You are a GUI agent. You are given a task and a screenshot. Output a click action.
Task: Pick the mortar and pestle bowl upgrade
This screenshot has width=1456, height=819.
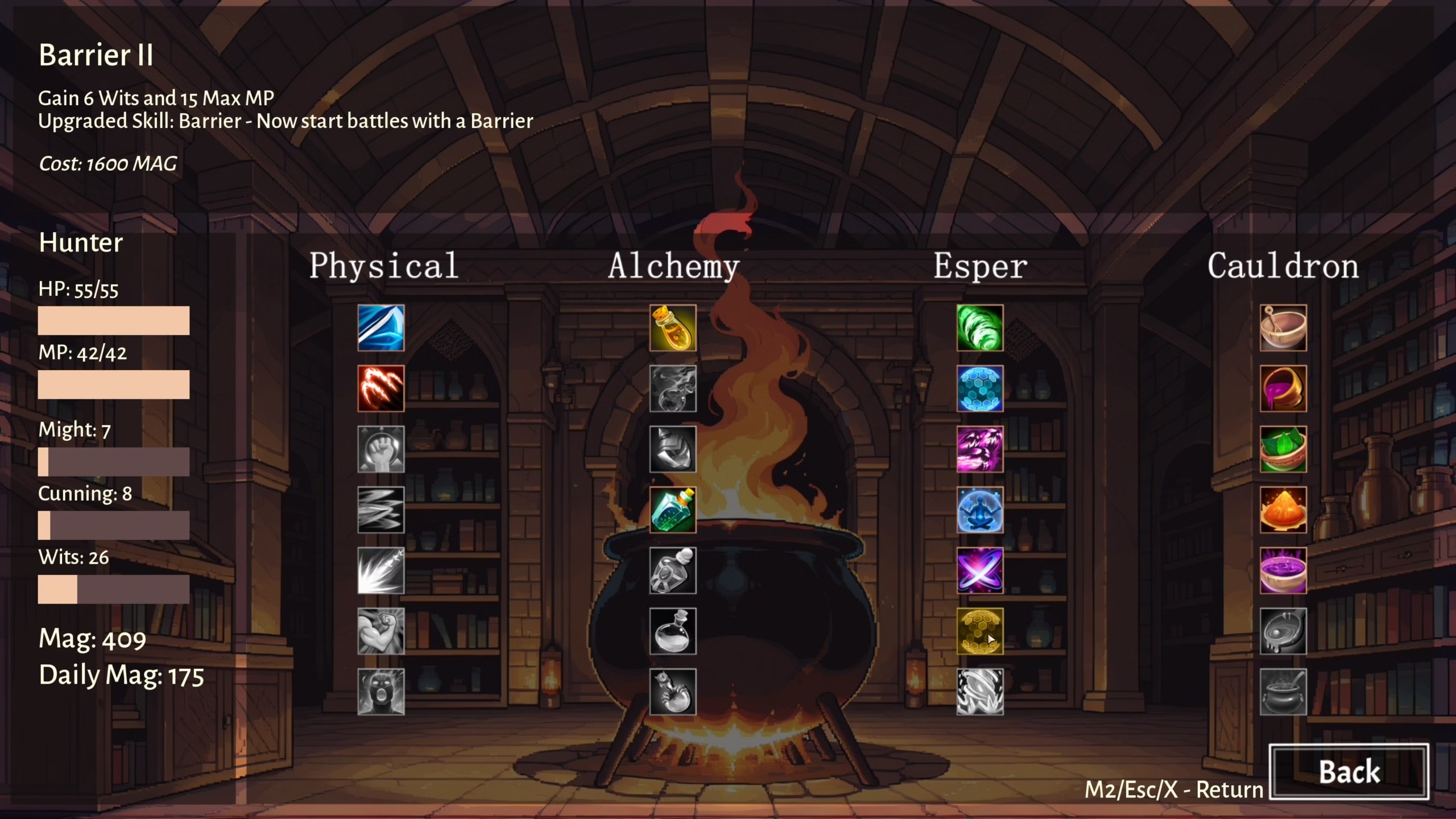(1283, 328)
